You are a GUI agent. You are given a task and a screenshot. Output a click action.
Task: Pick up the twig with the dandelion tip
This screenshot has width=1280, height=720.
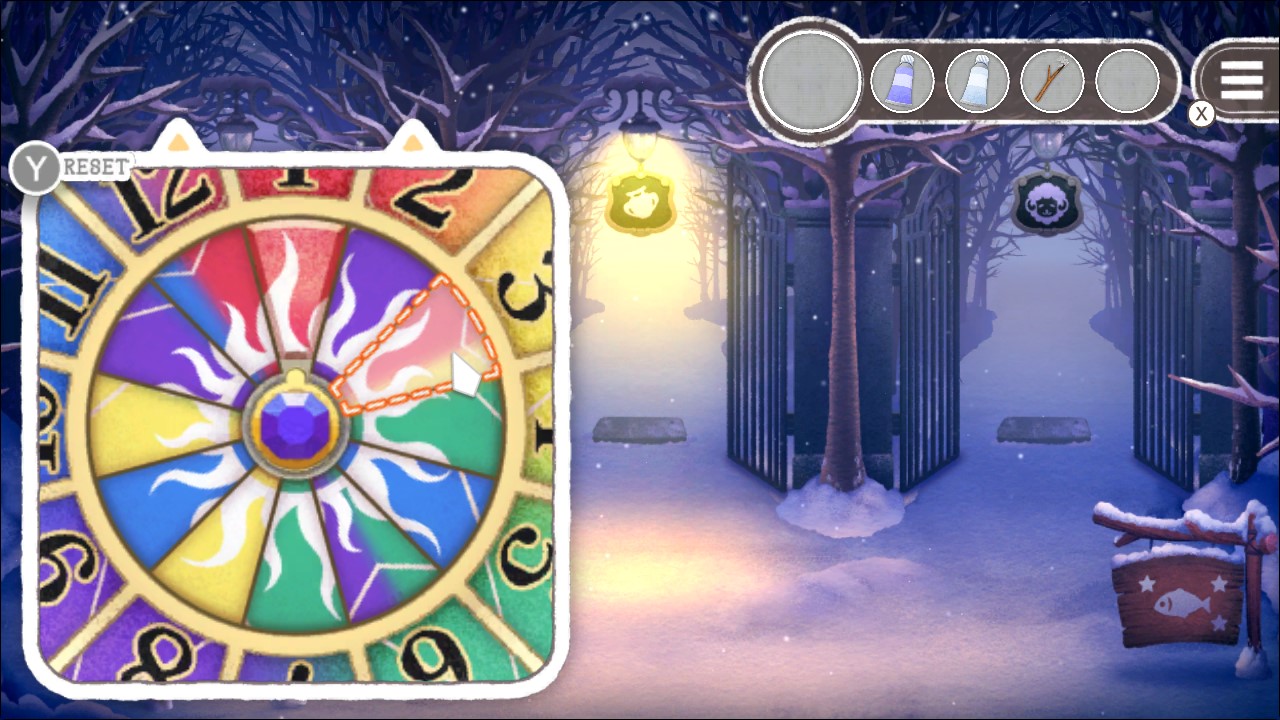[1051, 81]
